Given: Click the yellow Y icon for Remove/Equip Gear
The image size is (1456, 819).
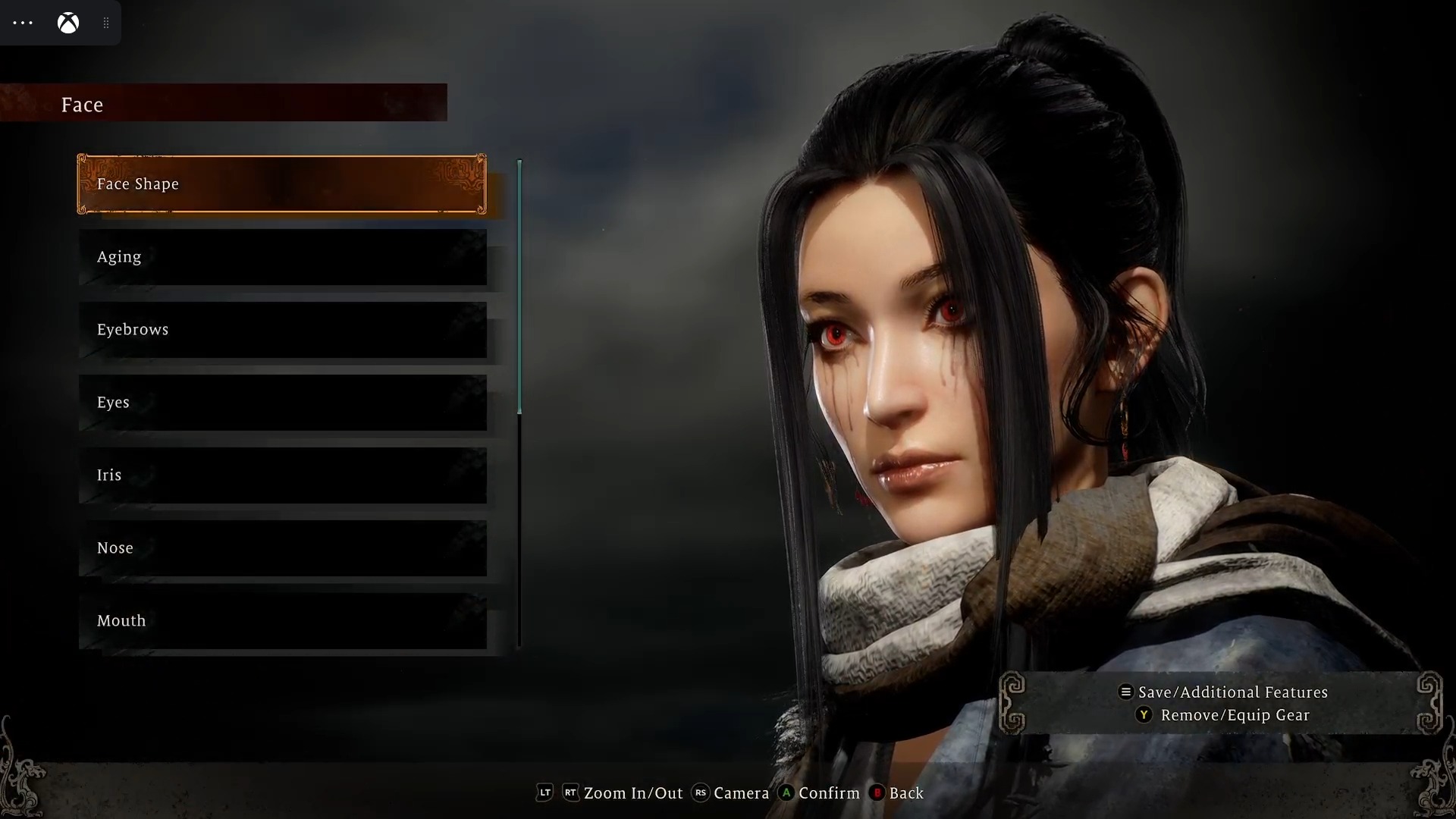Looking at the screenshot, I should click(x=1144, y=715).
